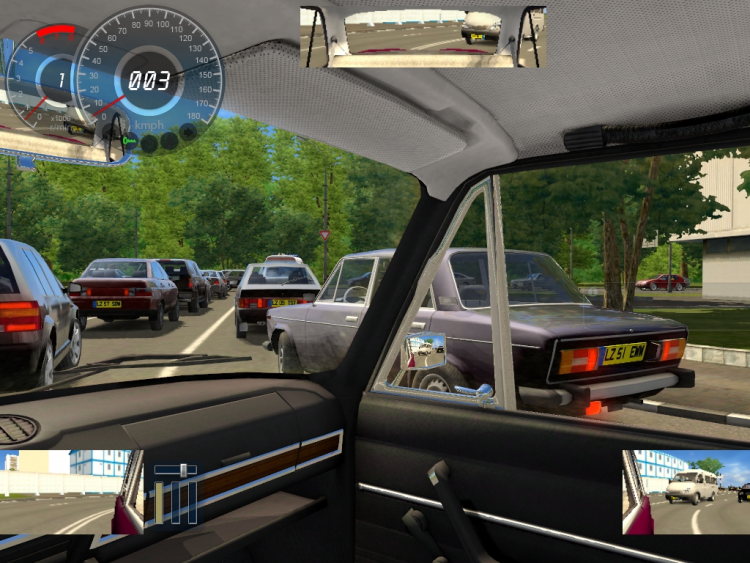Select the right side mirror view
The height and width of the screenshot is (563, 750).
685,492
